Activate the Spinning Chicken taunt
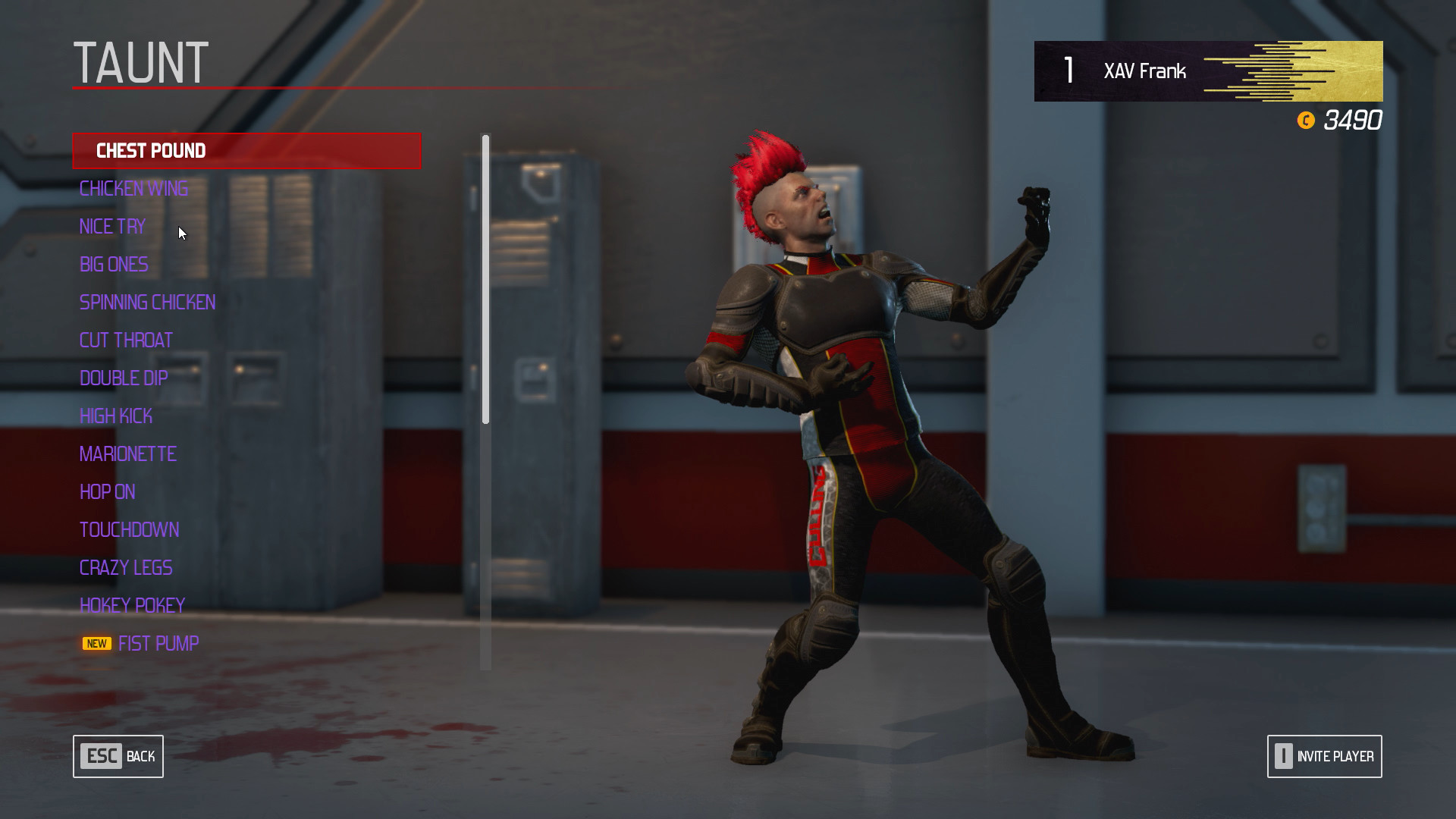This screenshot has height=819, width=1456. click(147, 302)
